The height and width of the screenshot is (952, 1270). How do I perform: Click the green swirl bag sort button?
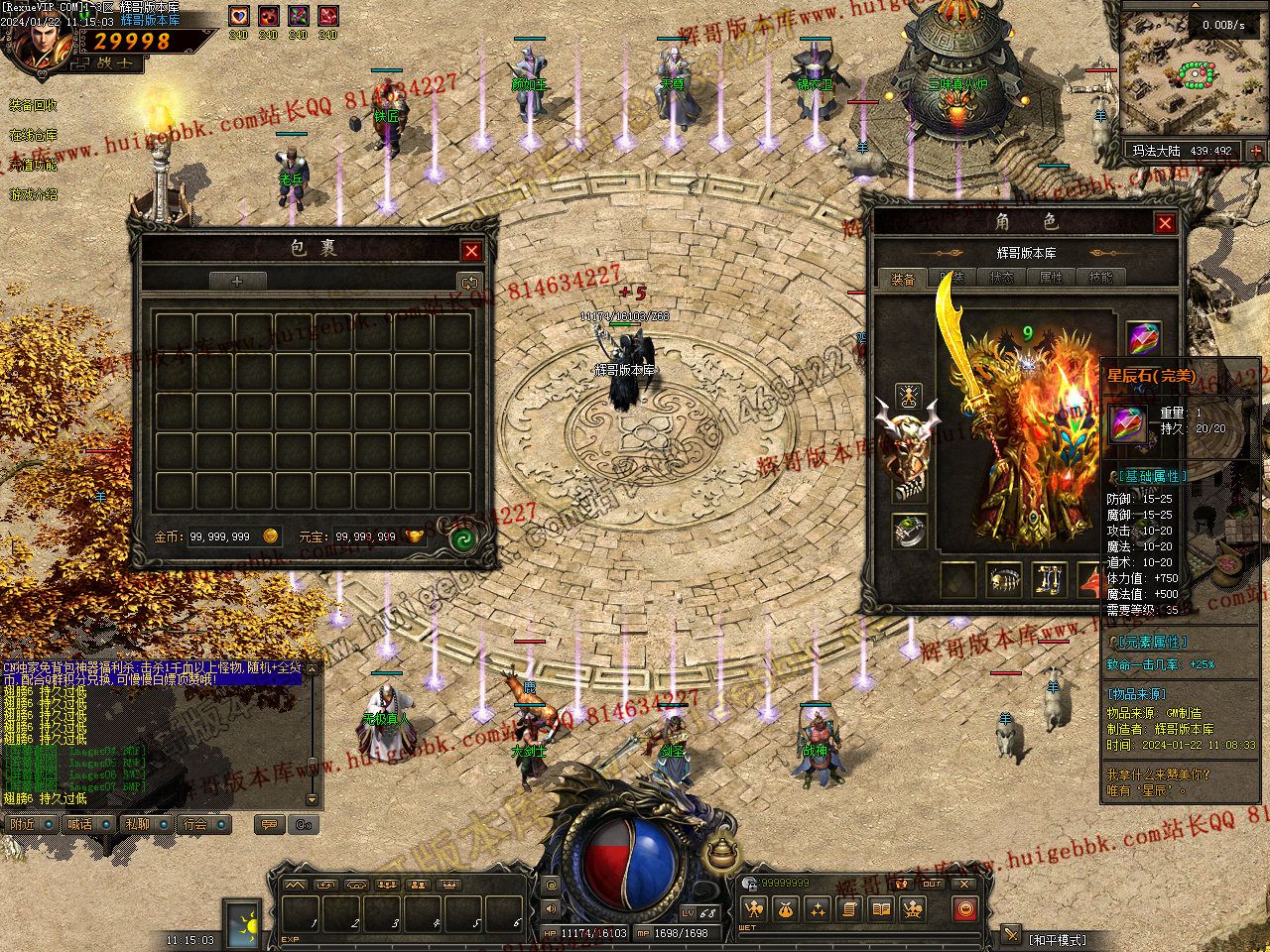coord(462,539)
